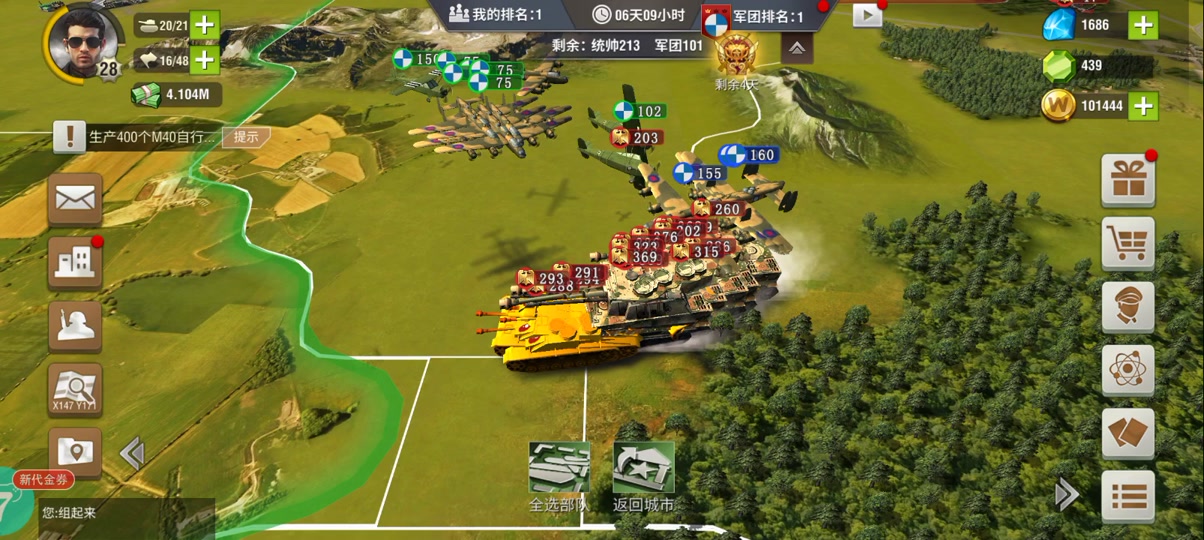Open the map pin bookmark icon
Screen dimensions: 1204x540
(x=75, y=451)
